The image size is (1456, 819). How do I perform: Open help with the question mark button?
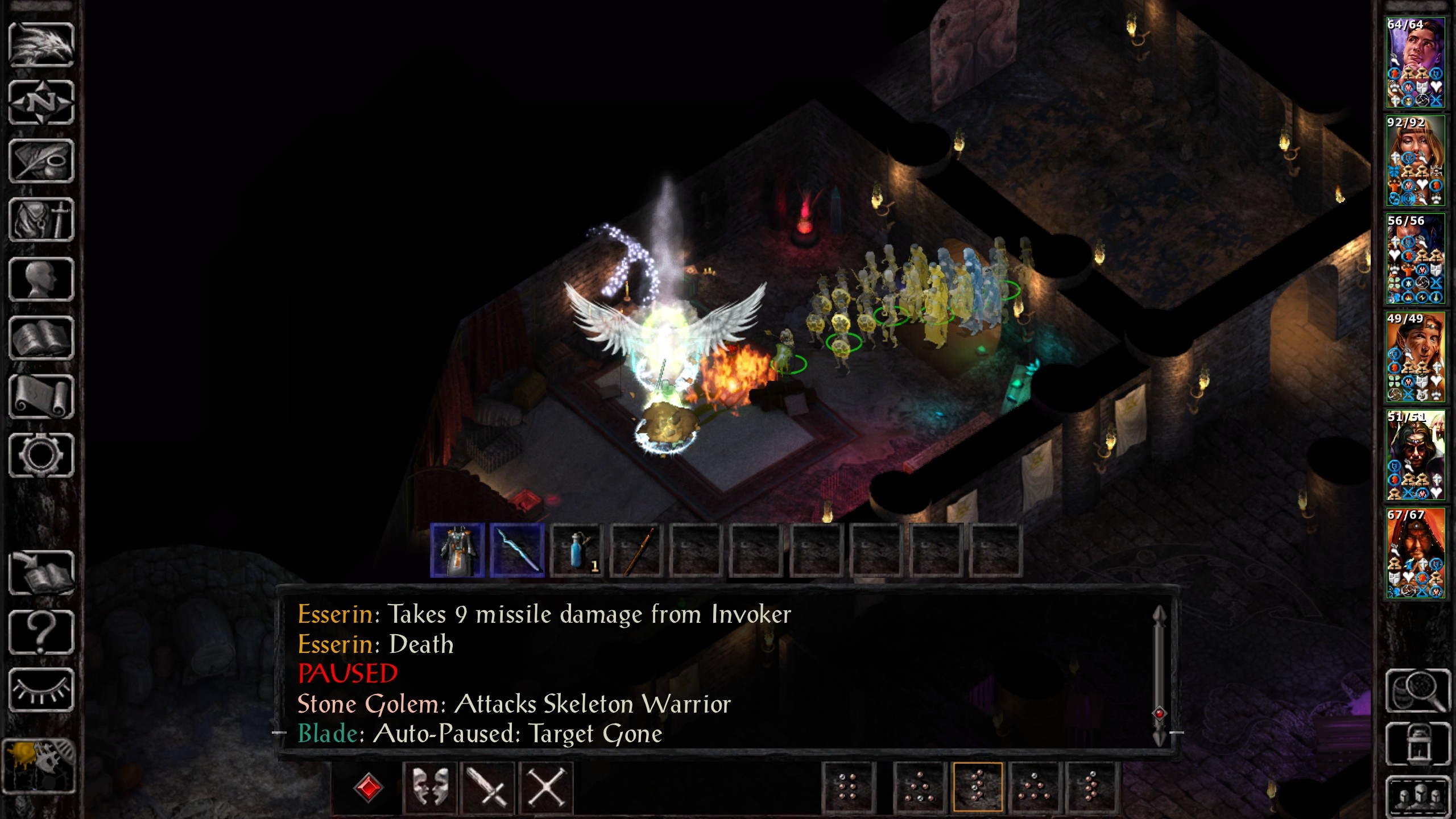coord(42,632)
